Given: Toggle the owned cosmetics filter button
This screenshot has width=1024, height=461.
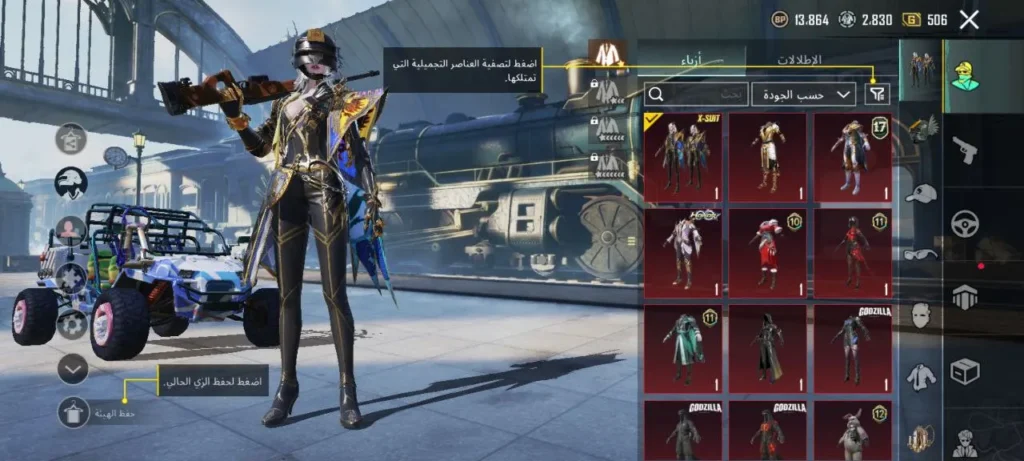Looking at the screenshot, I should [877, 94].
